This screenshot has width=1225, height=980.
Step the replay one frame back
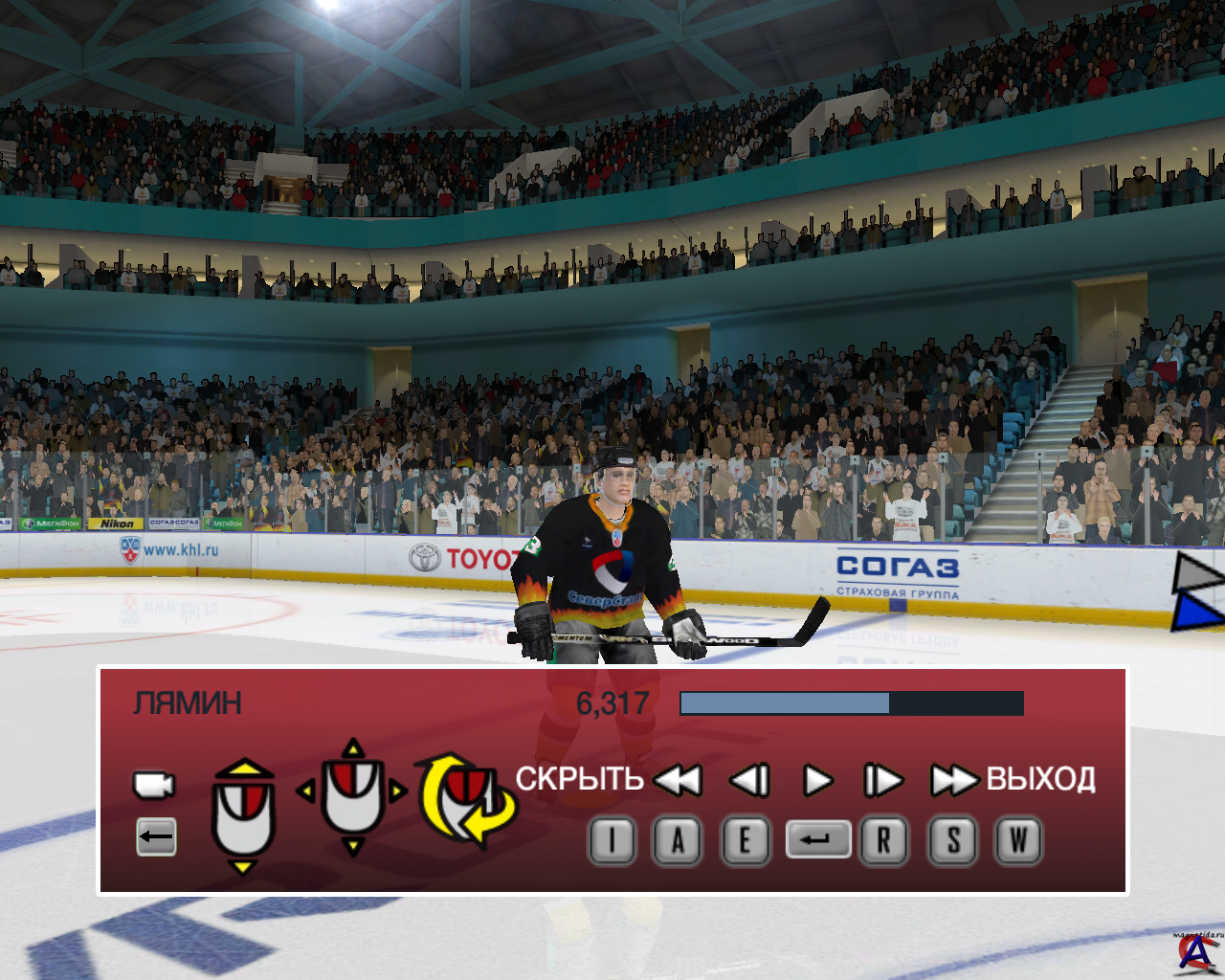749,781
